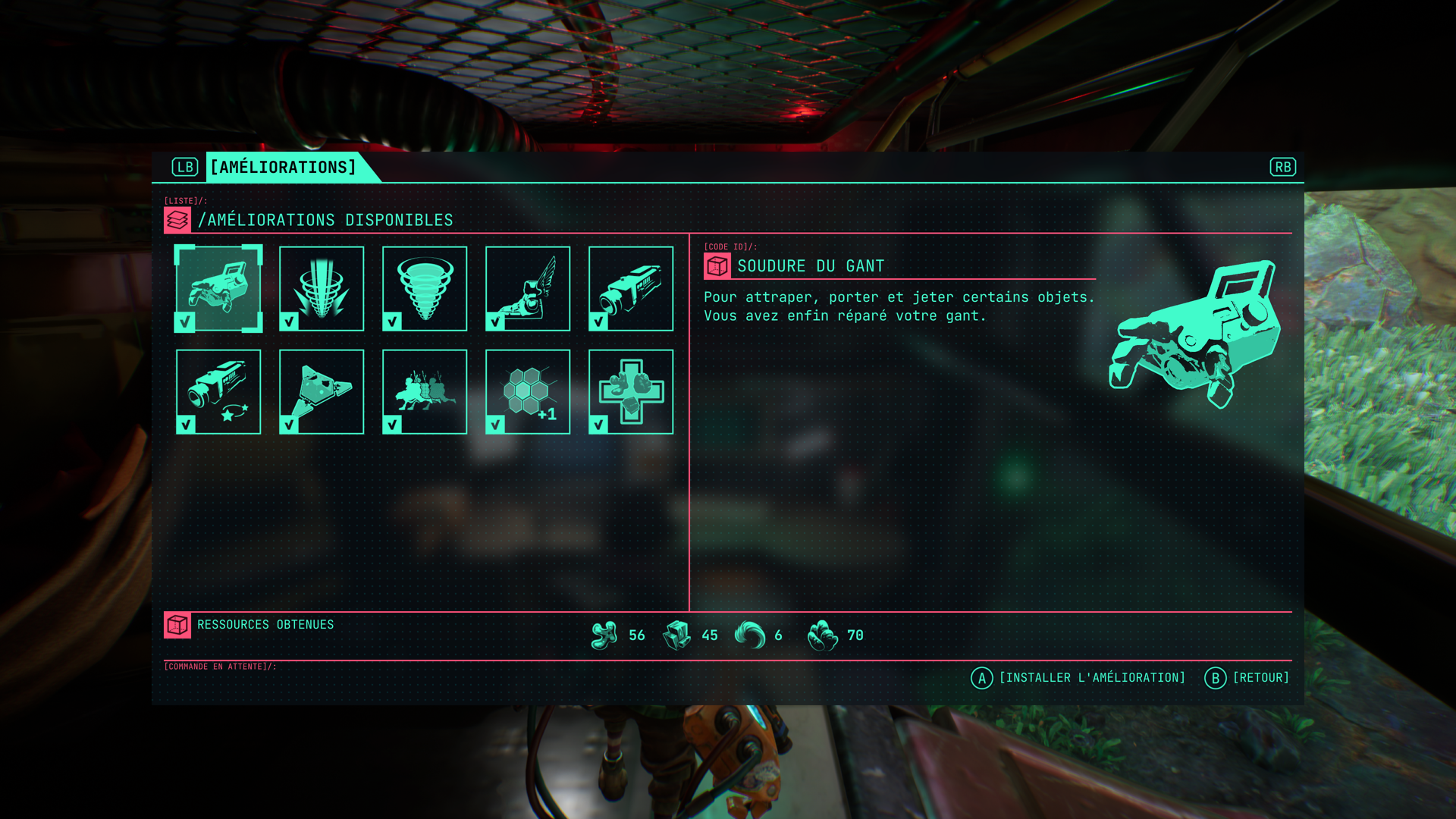Select the pistol weapon upgrade tile
The image size is (1456, 819).
pos(631,288)
